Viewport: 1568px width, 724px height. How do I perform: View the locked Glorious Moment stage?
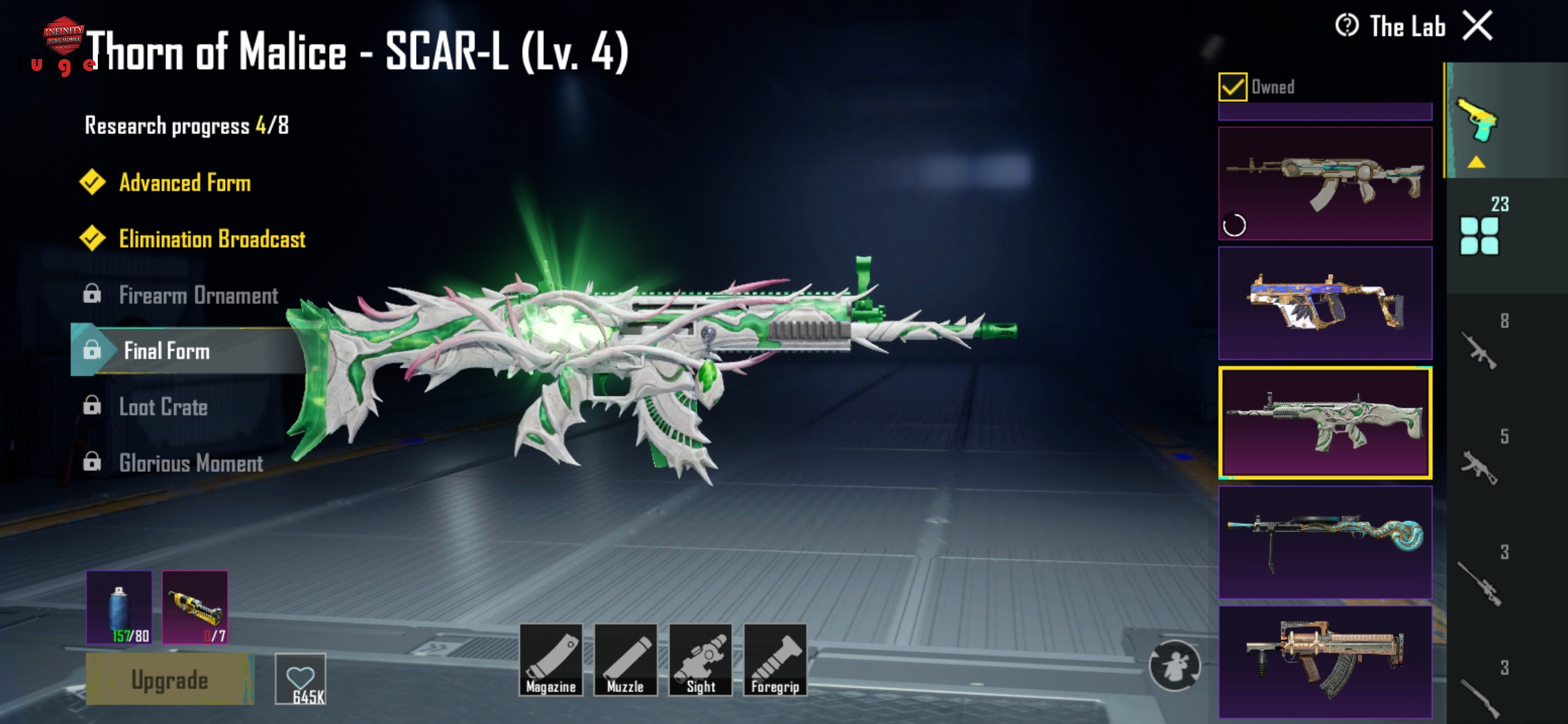(x=191, y=464)
